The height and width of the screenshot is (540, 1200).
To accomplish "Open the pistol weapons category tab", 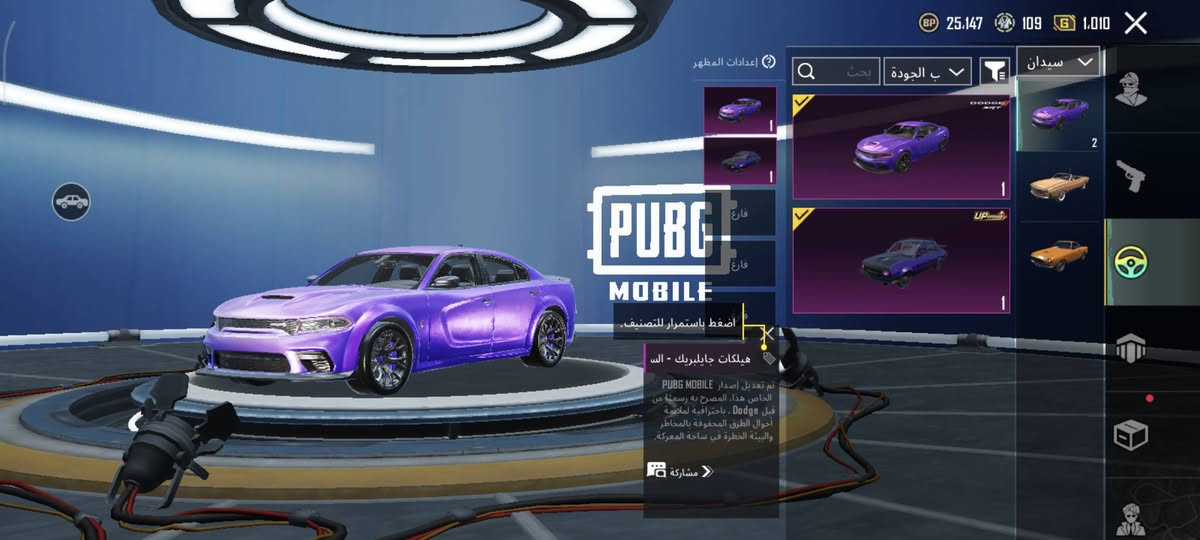I will [x=1131, y=178].
